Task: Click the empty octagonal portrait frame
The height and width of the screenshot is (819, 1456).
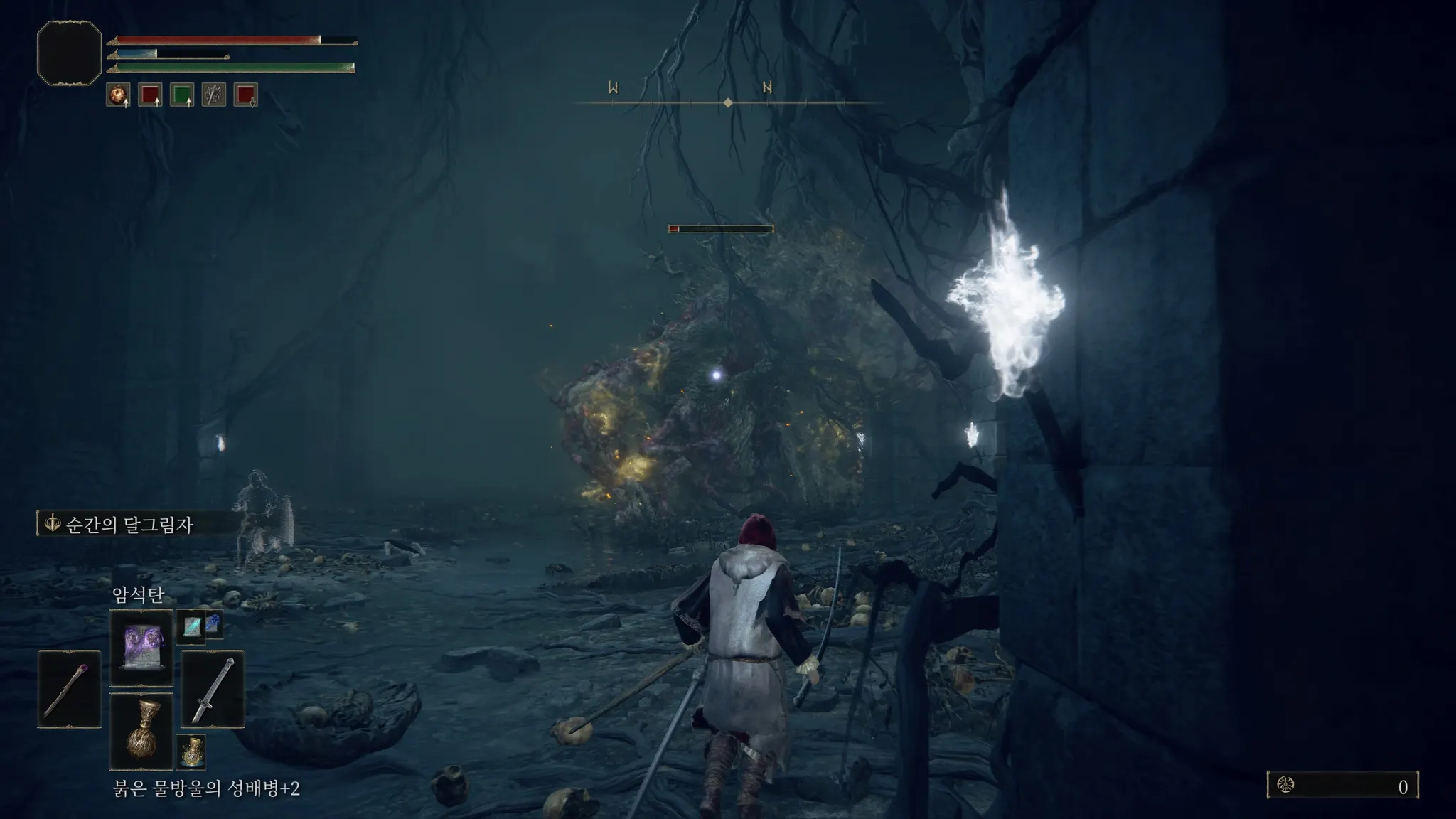Action: coord(69,53)
